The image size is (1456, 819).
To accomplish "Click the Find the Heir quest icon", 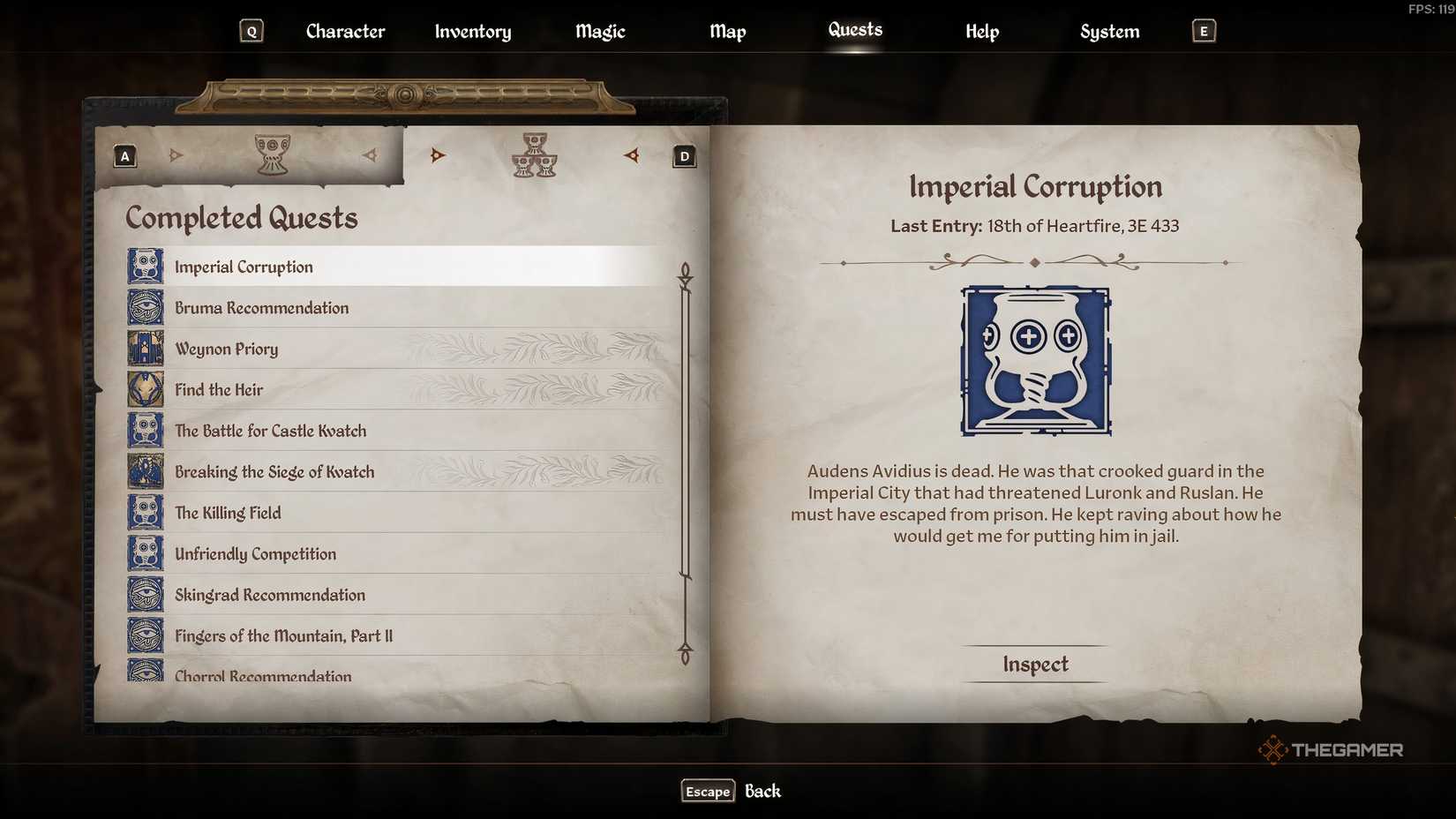I will 144,389.
